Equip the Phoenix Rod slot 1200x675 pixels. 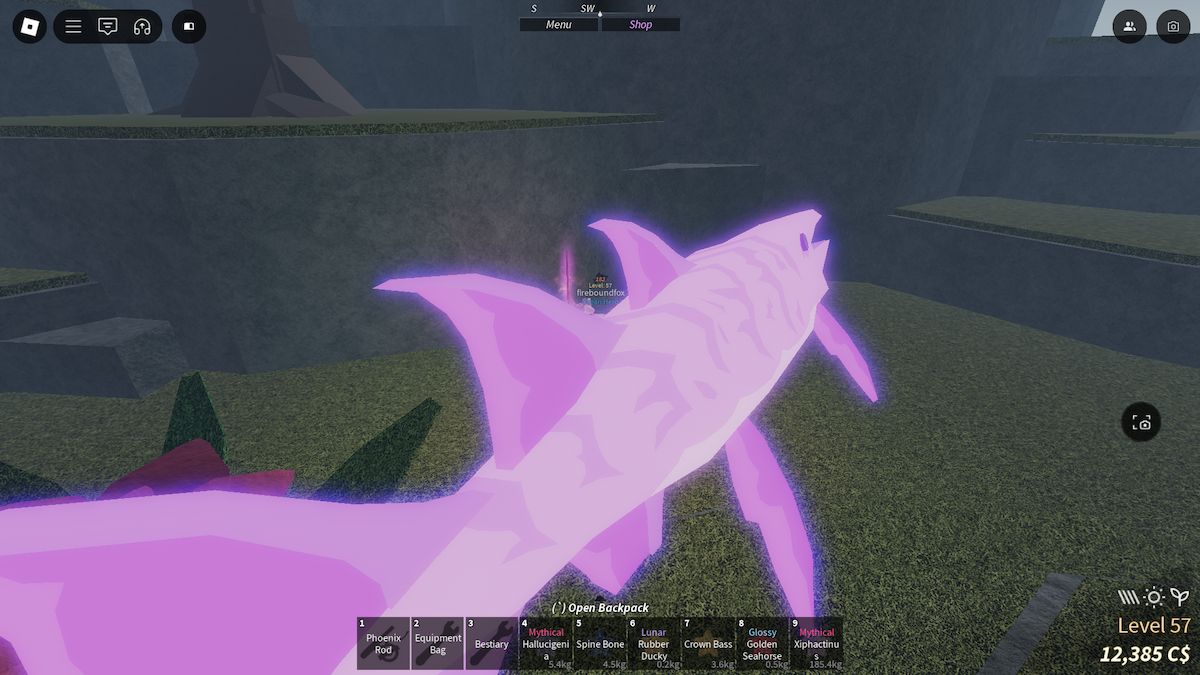tap(383, 643)
